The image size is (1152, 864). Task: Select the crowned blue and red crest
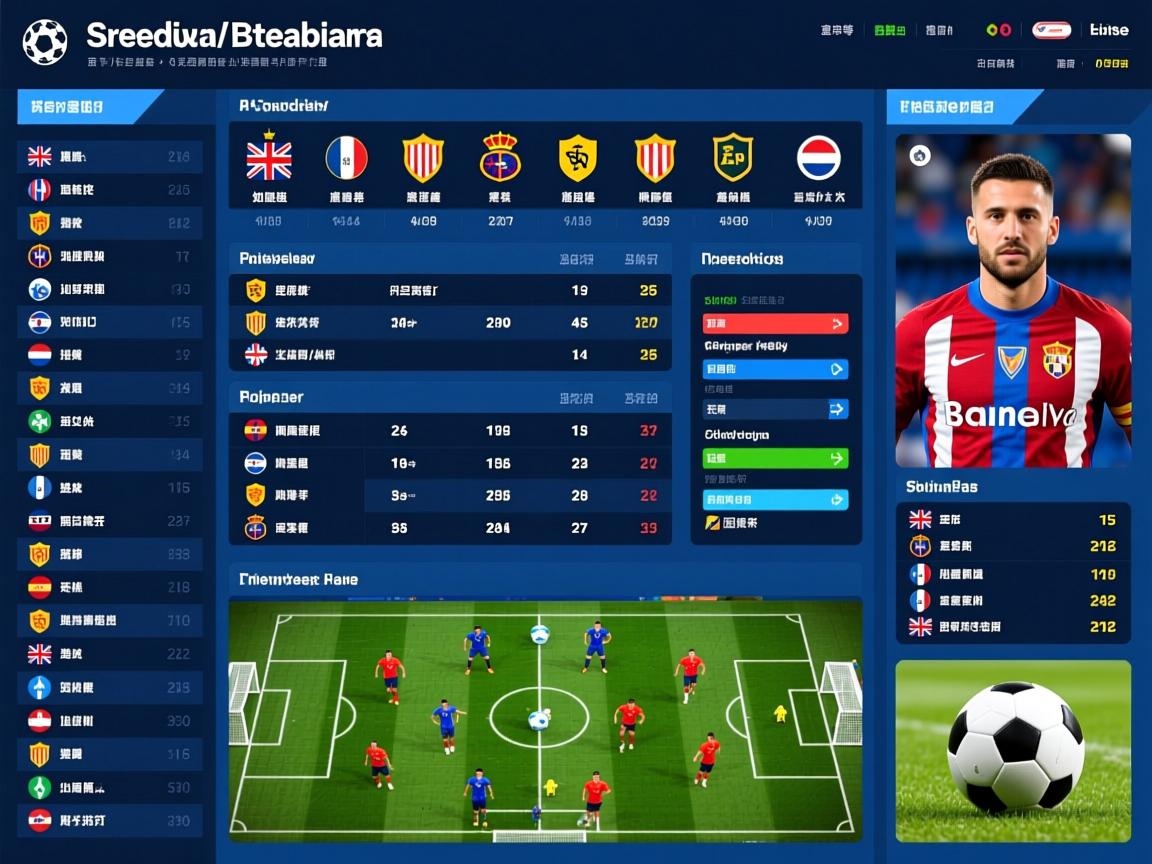coord(500,158)
